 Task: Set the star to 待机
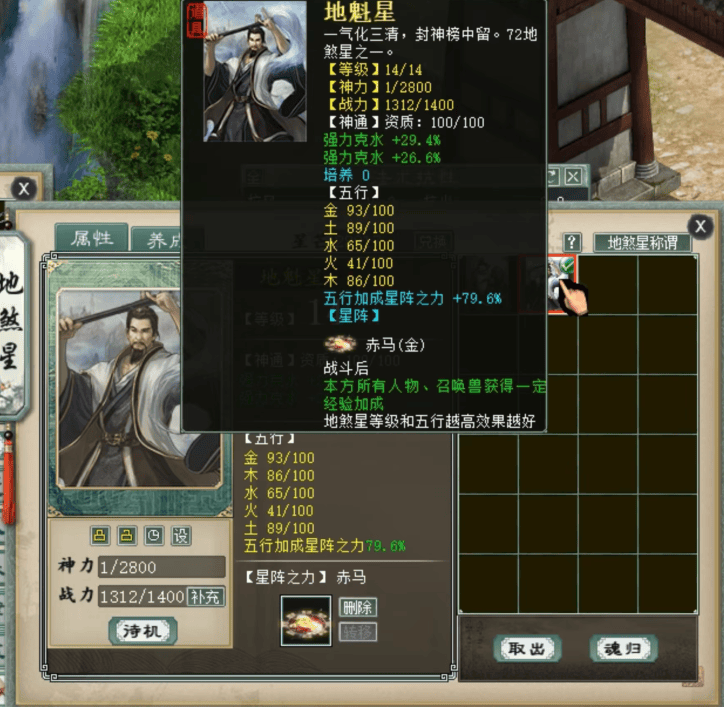(143, 630)
